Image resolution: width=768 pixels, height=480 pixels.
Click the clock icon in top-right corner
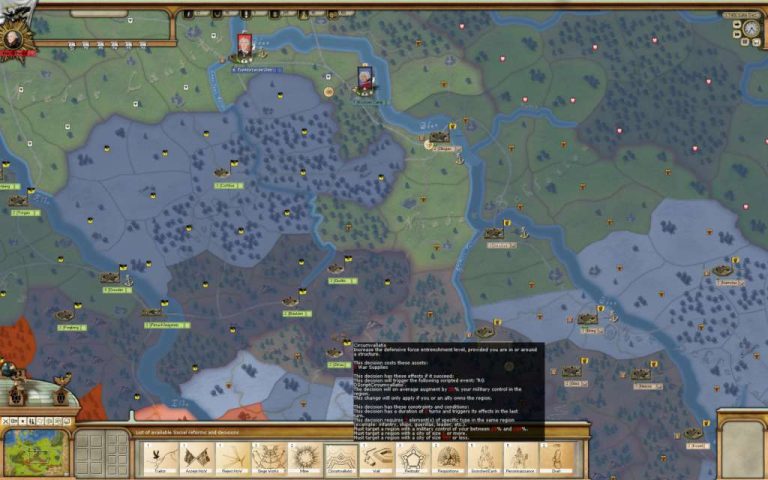750,29
